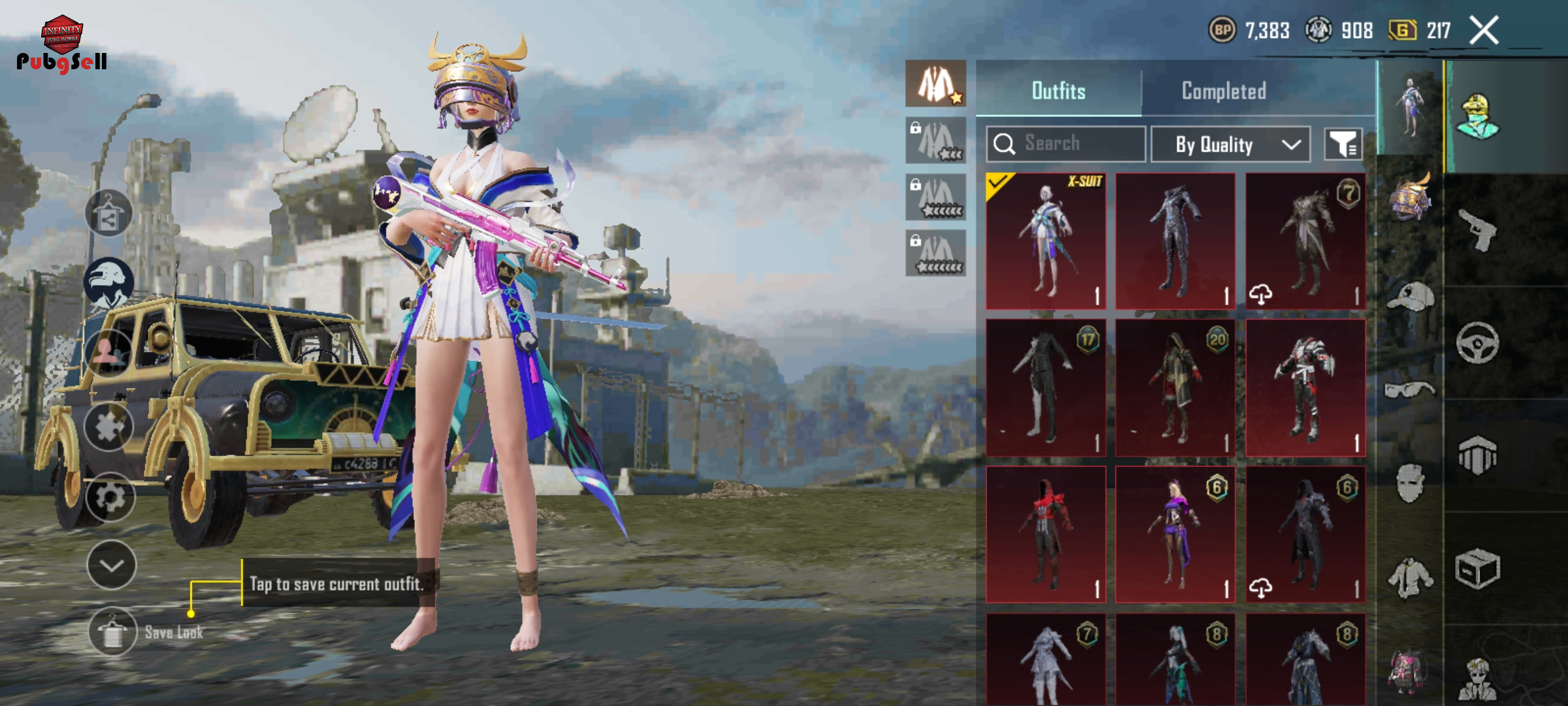Choose the level 17 black and white outfit
The height and width of the screenshot is (706, 1568).
click(1045, 388)
